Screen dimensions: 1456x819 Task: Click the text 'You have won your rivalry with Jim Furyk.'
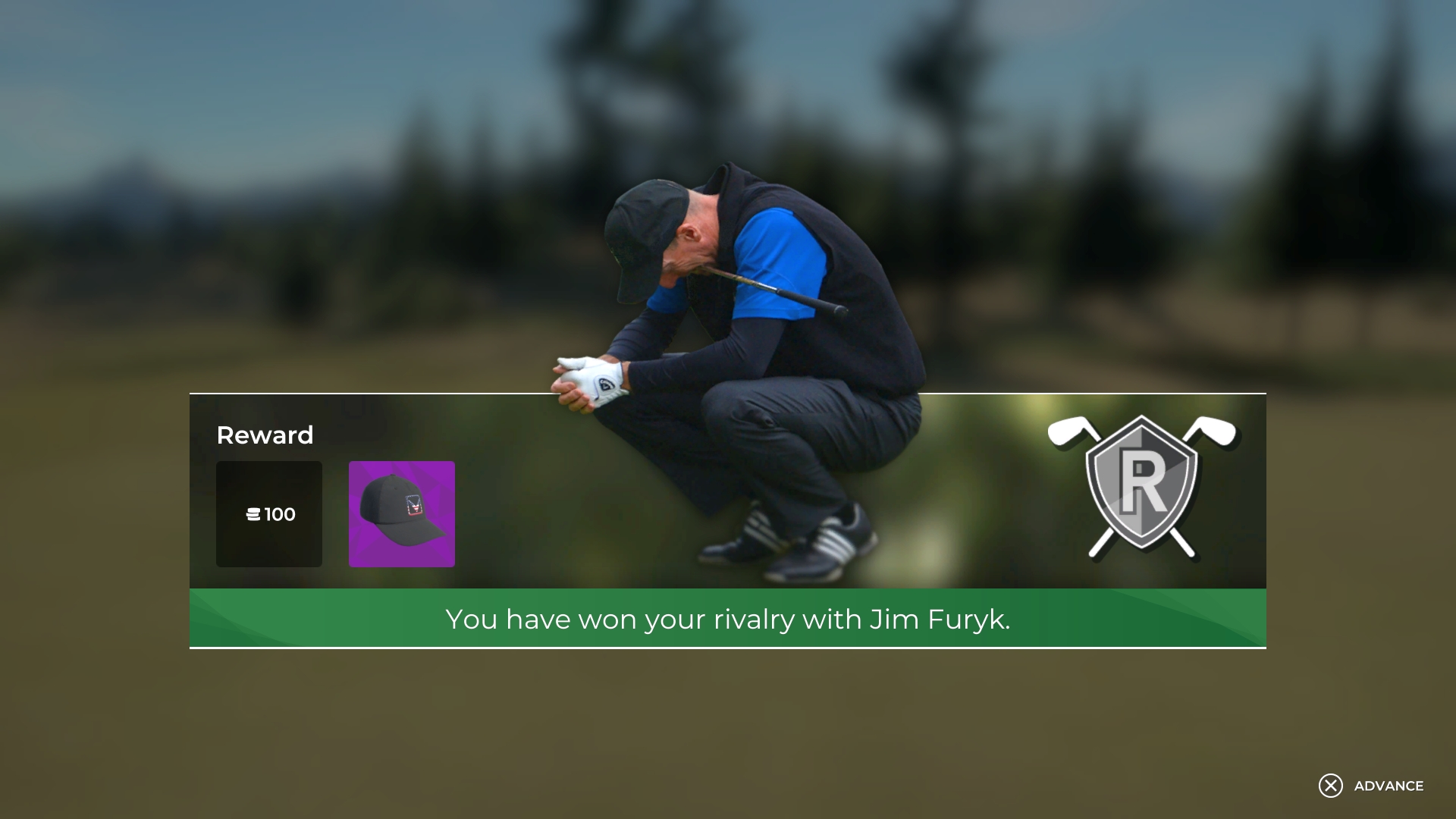click(x=727, y=619)
